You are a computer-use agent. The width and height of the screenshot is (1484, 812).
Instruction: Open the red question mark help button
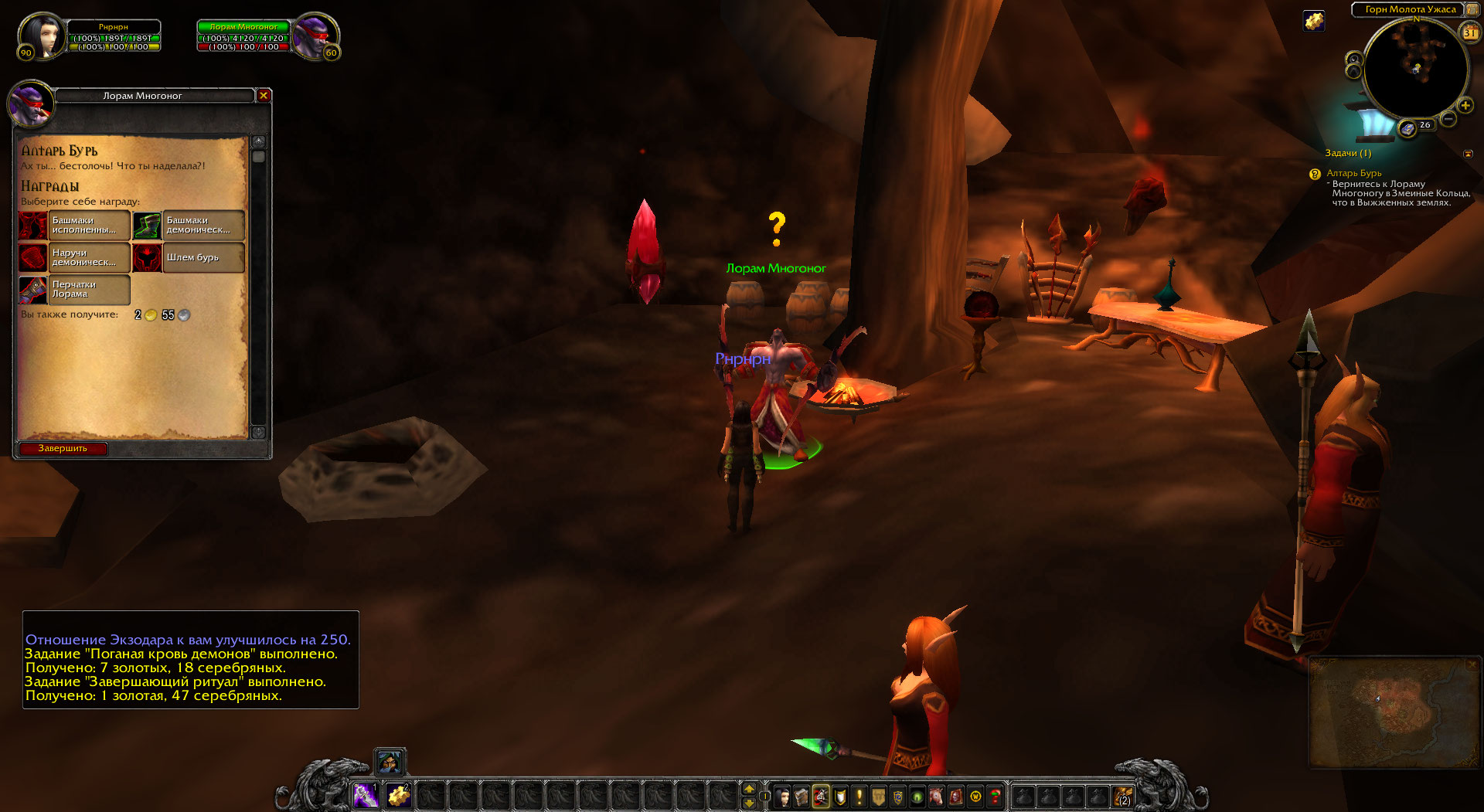(x=995, y=796)
